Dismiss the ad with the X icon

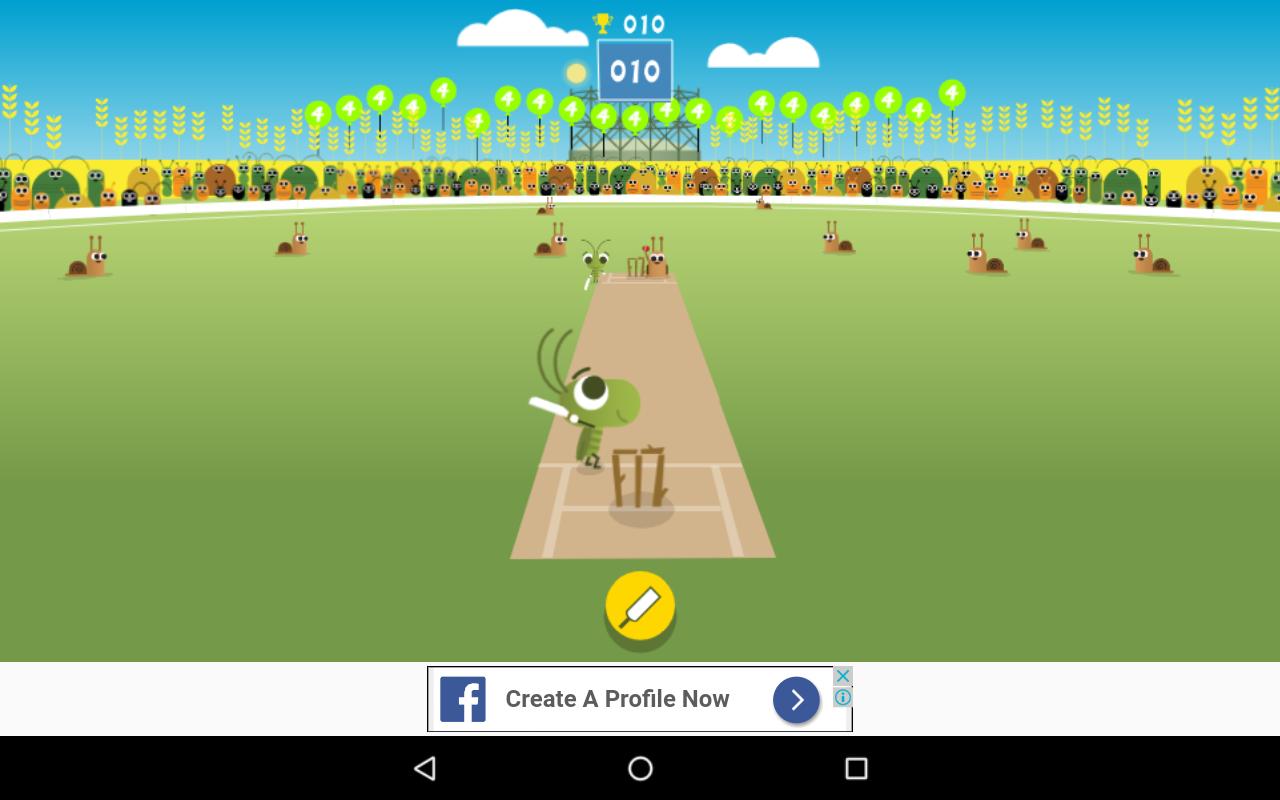tap(843, 676)
